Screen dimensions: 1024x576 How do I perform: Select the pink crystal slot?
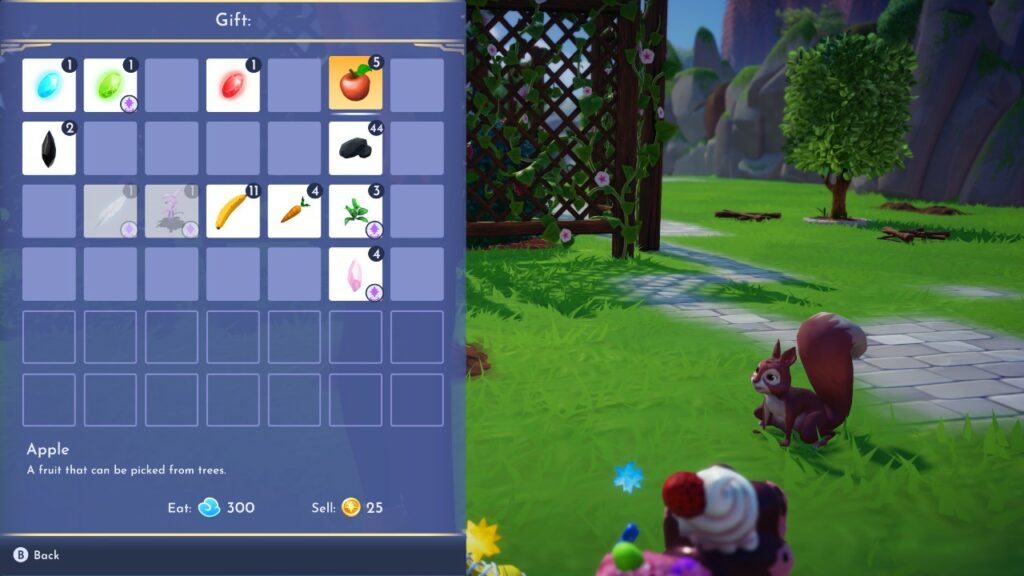356,274
